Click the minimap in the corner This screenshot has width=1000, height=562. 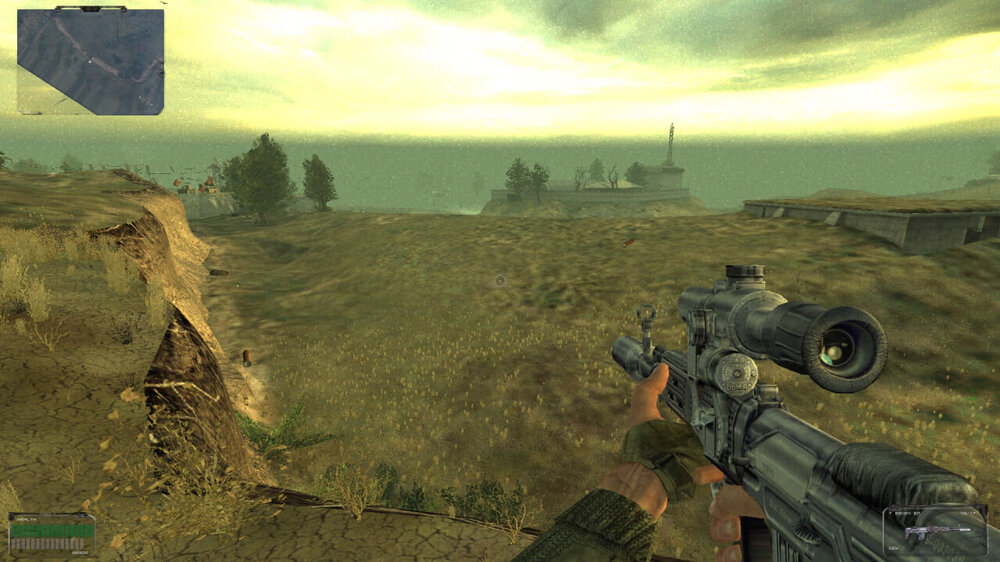point(90,62)
